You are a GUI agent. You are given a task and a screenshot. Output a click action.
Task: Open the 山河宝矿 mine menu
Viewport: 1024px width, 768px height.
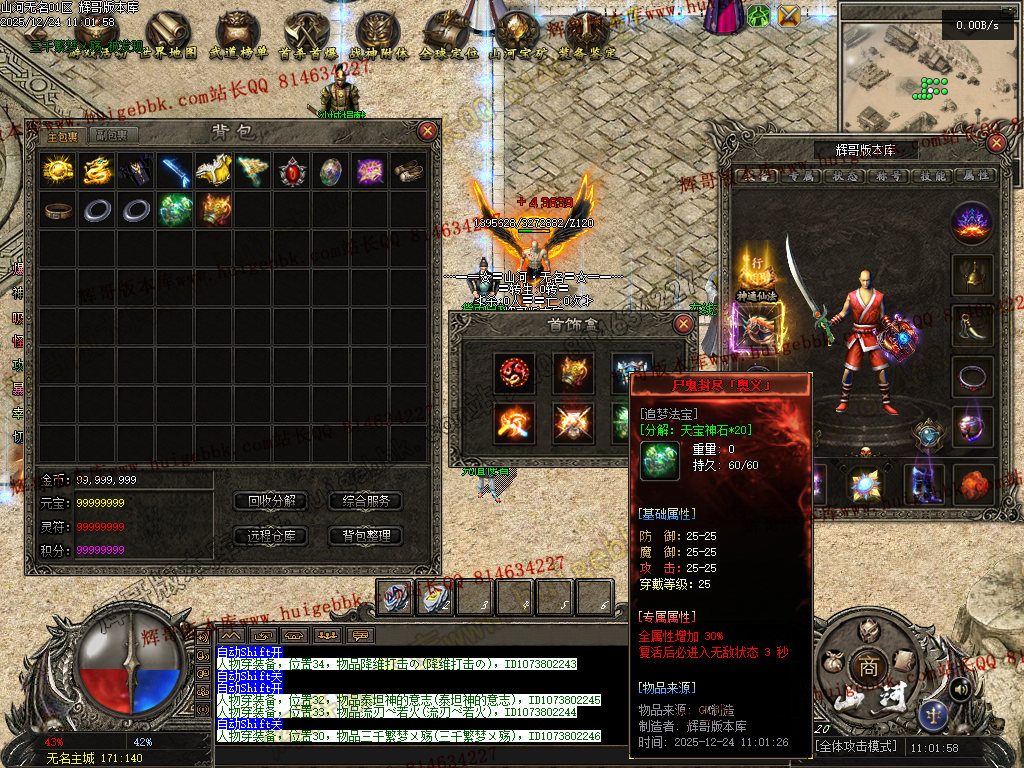[x=517, y=40]
